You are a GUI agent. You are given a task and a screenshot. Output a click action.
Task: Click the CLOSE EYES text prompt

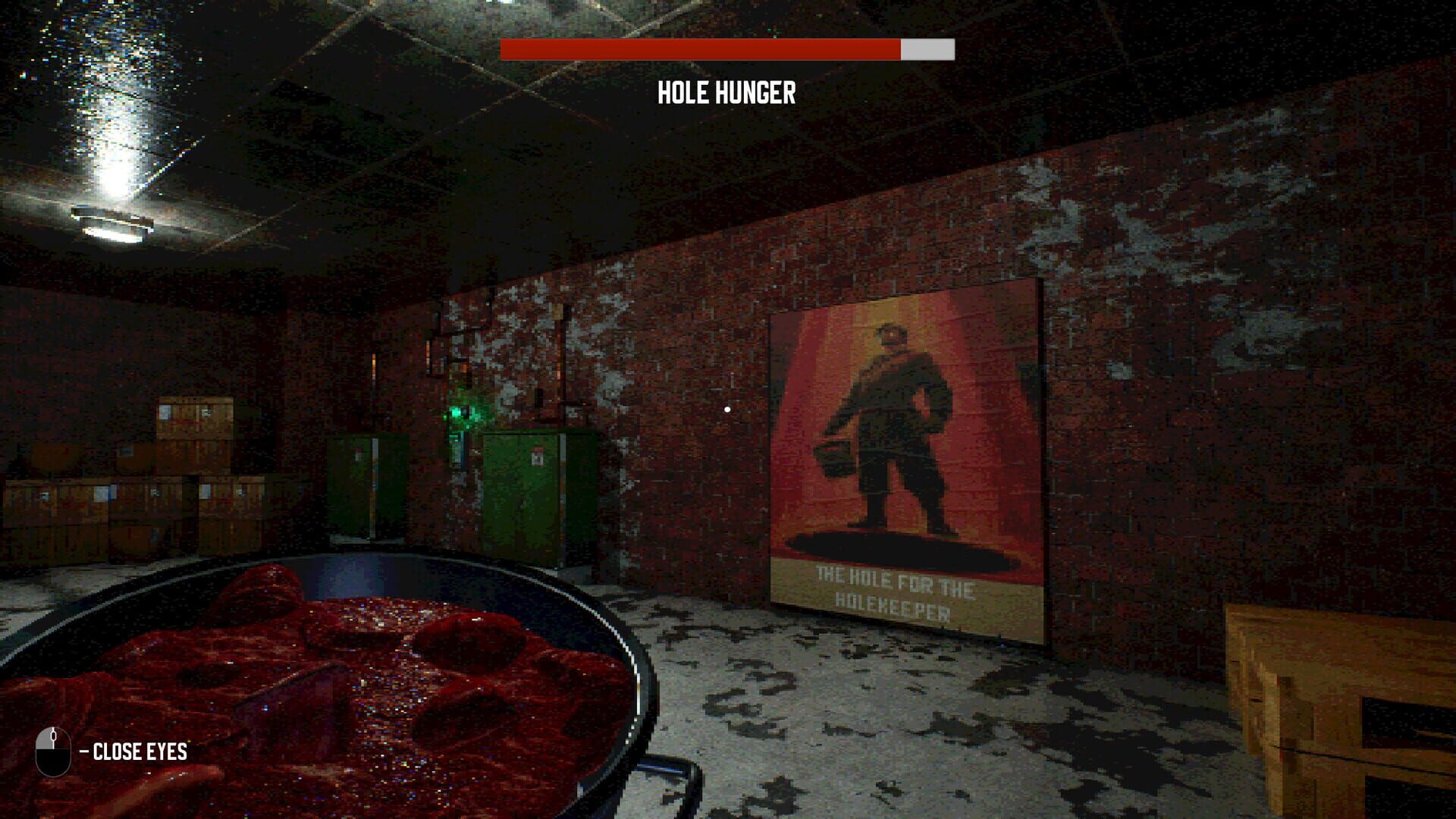[x=139, y=753]
